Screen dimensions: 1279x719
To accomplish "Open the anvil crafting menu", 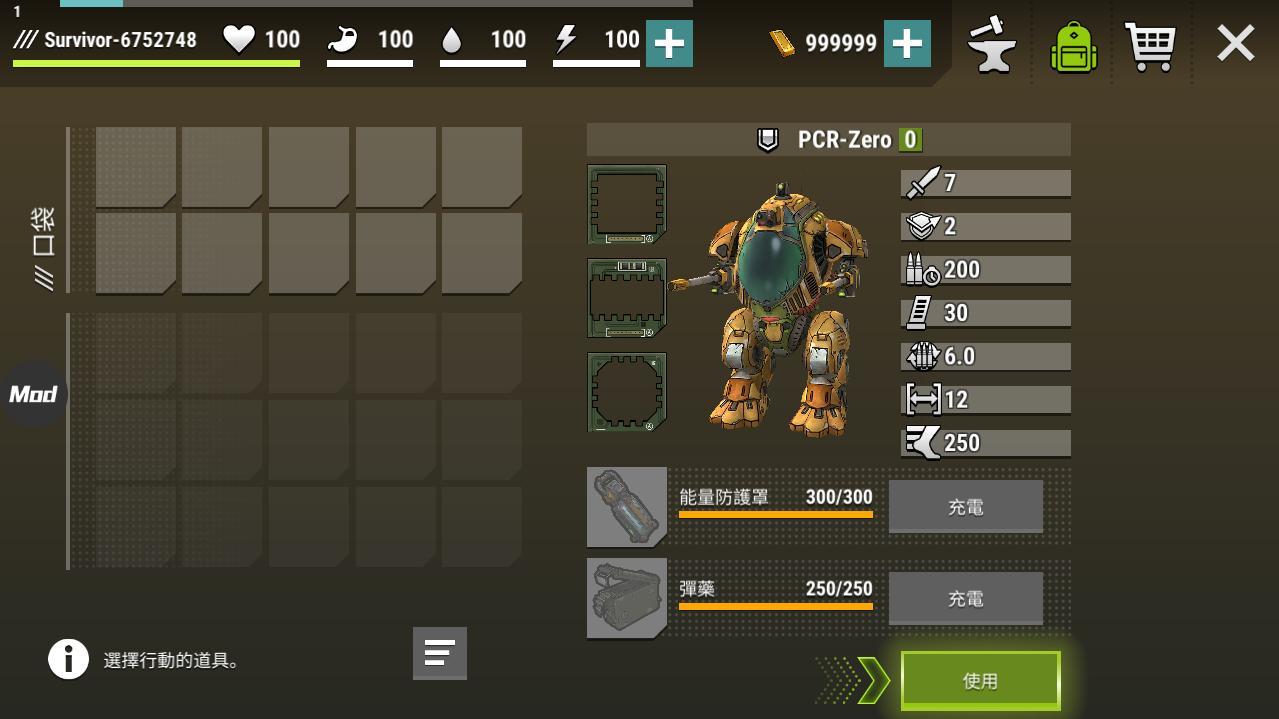I will tap(991, 45).
